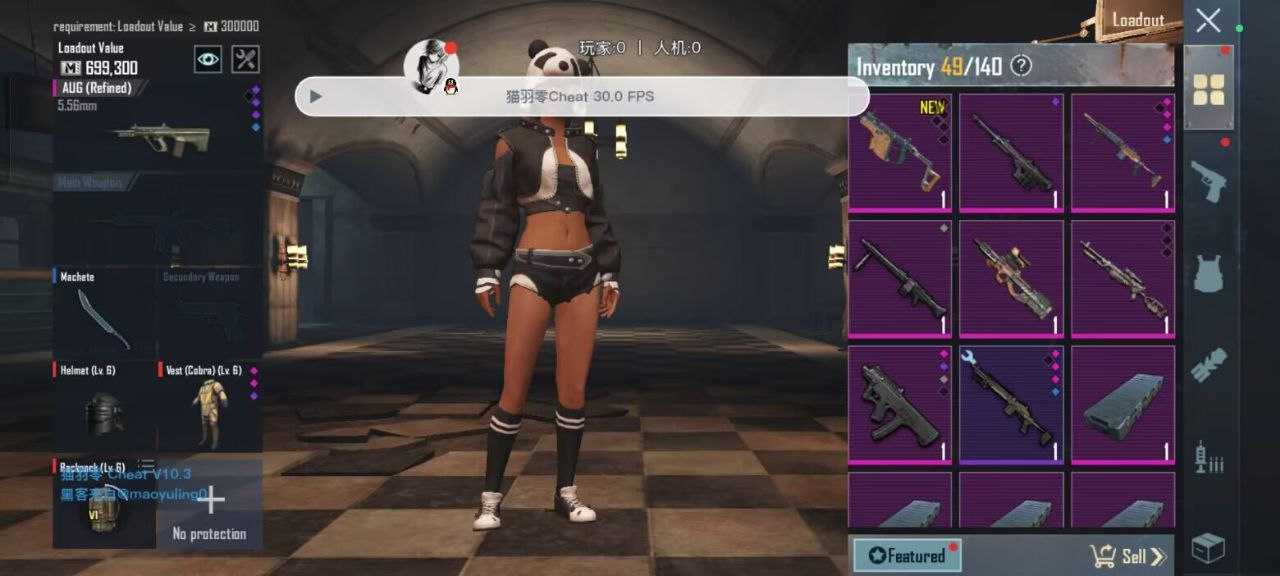Open the Inventory help question mark

click(x=1020, y=67)
